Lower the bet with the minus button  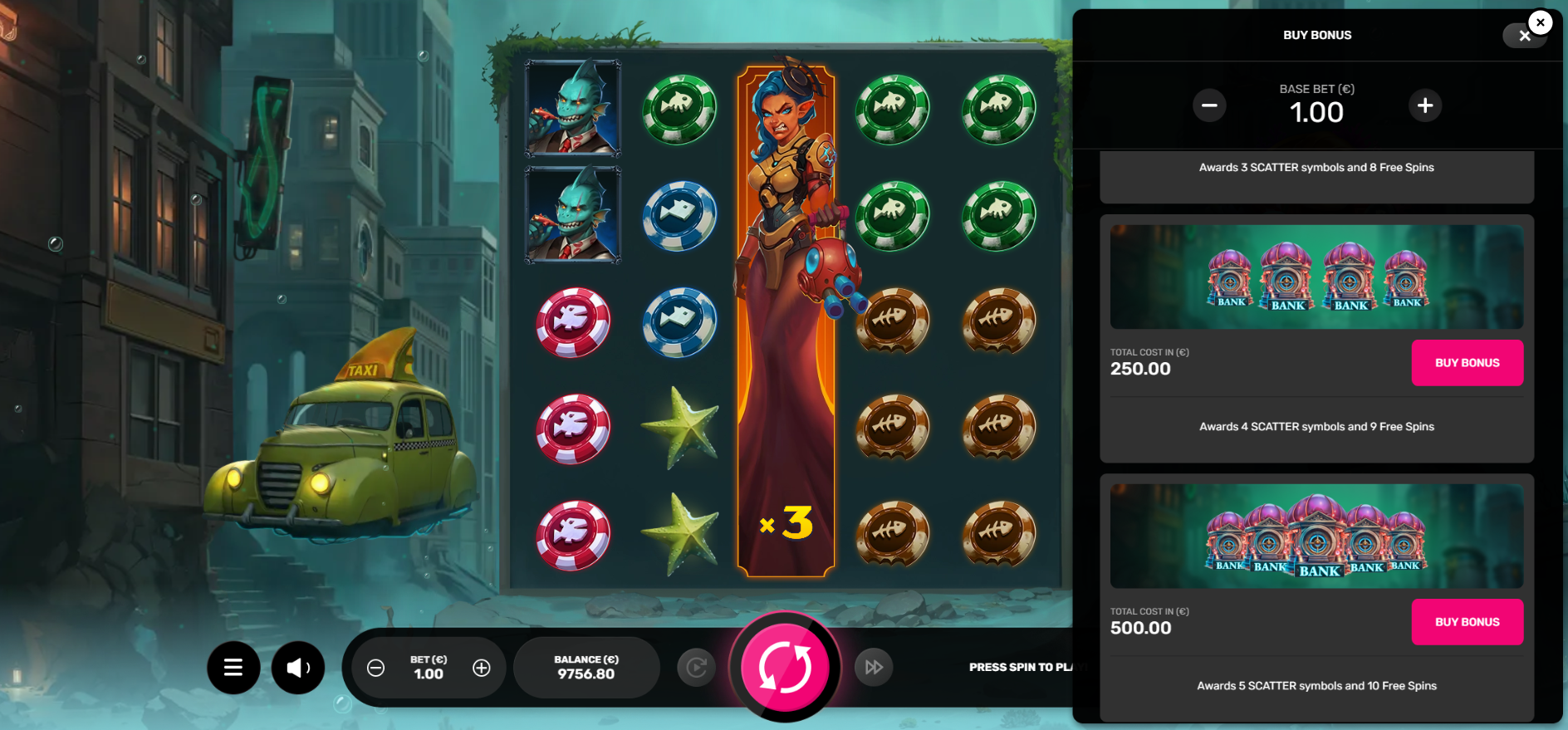click(x=375, y=668)
